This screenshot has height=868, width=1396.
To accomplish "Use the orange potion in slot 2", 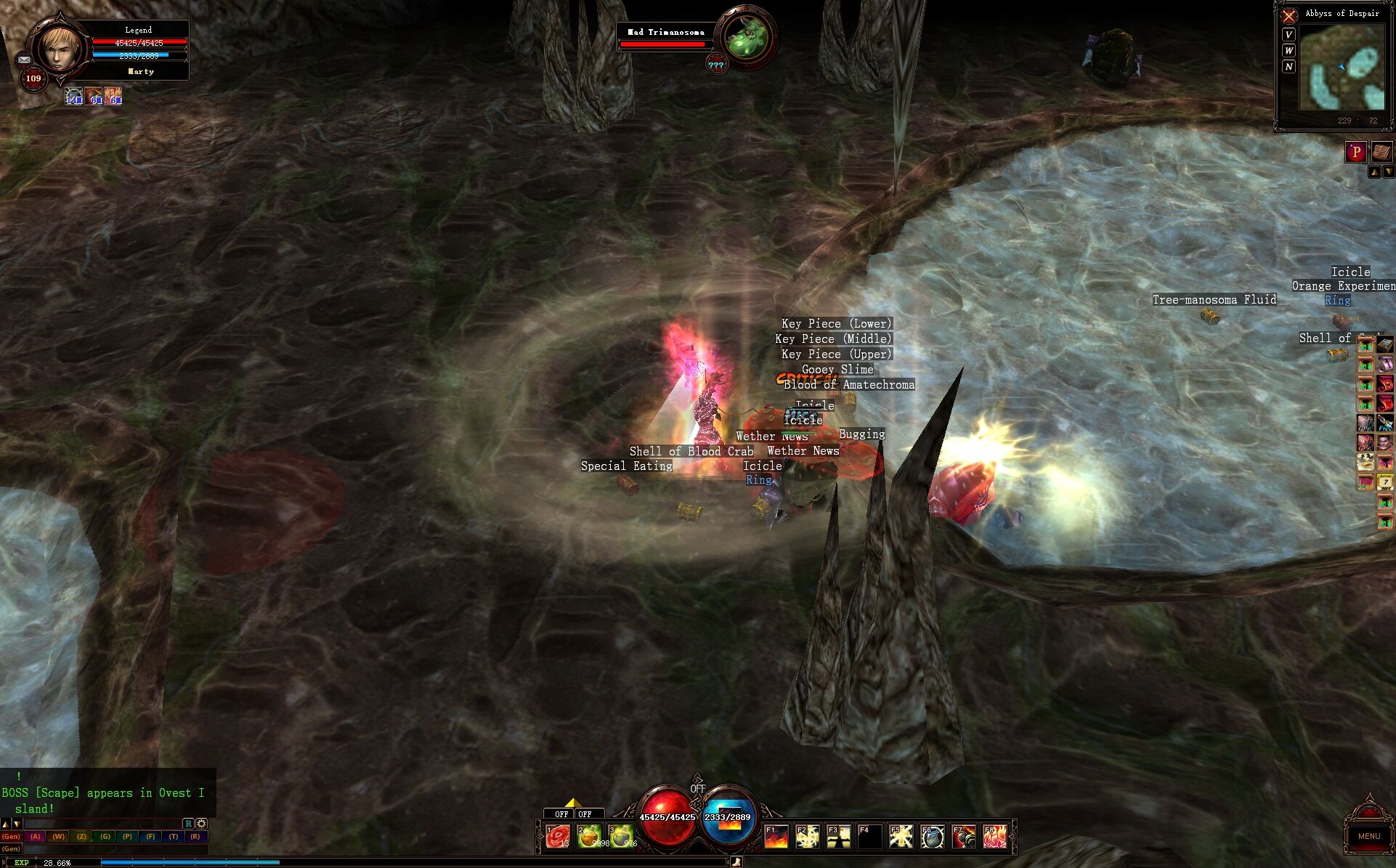I will click(590, 837).
